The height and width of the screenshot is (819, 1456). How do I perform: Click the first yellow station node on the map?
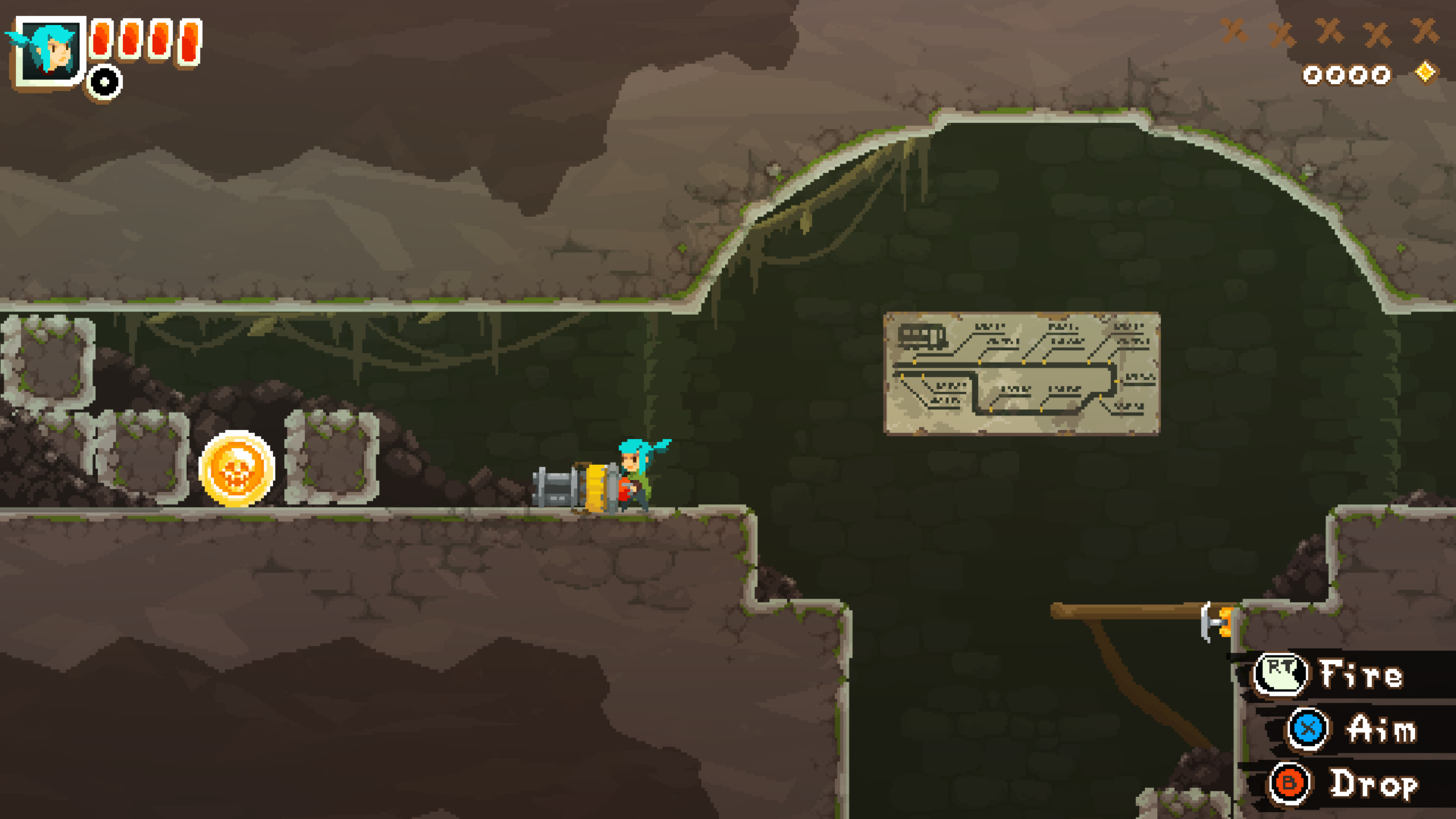[x=915, y=362]
